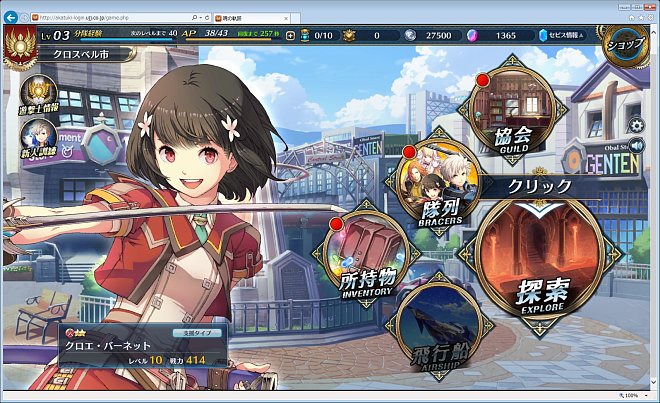Click the browser address bar
Screen dimensions: 660x403
tap(110, 18)
